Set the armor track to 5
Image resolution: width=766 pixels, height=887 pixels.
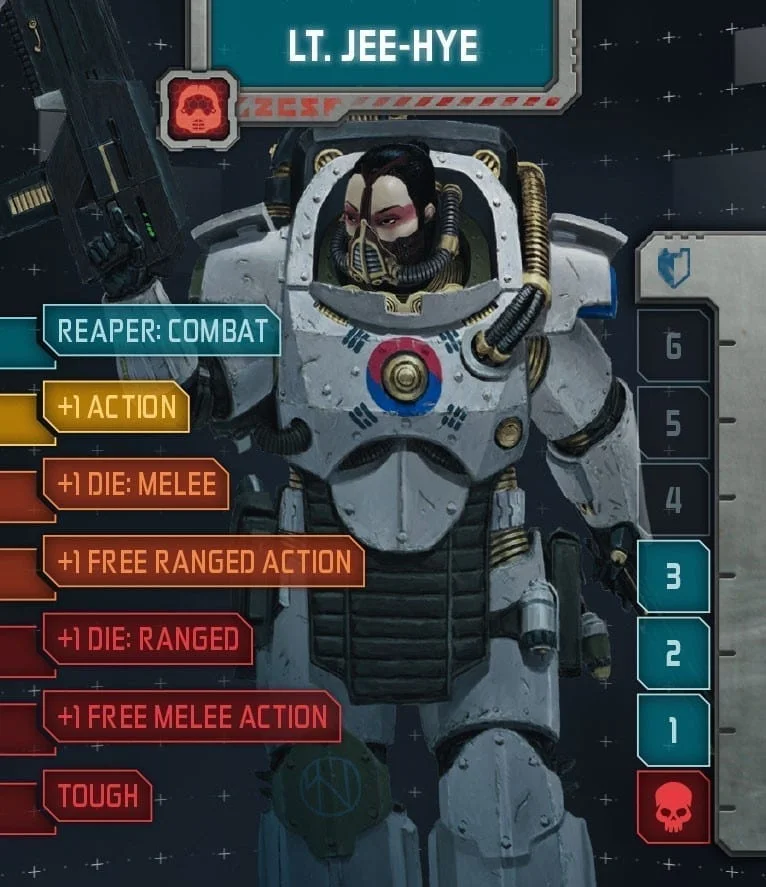coord(673,423)
